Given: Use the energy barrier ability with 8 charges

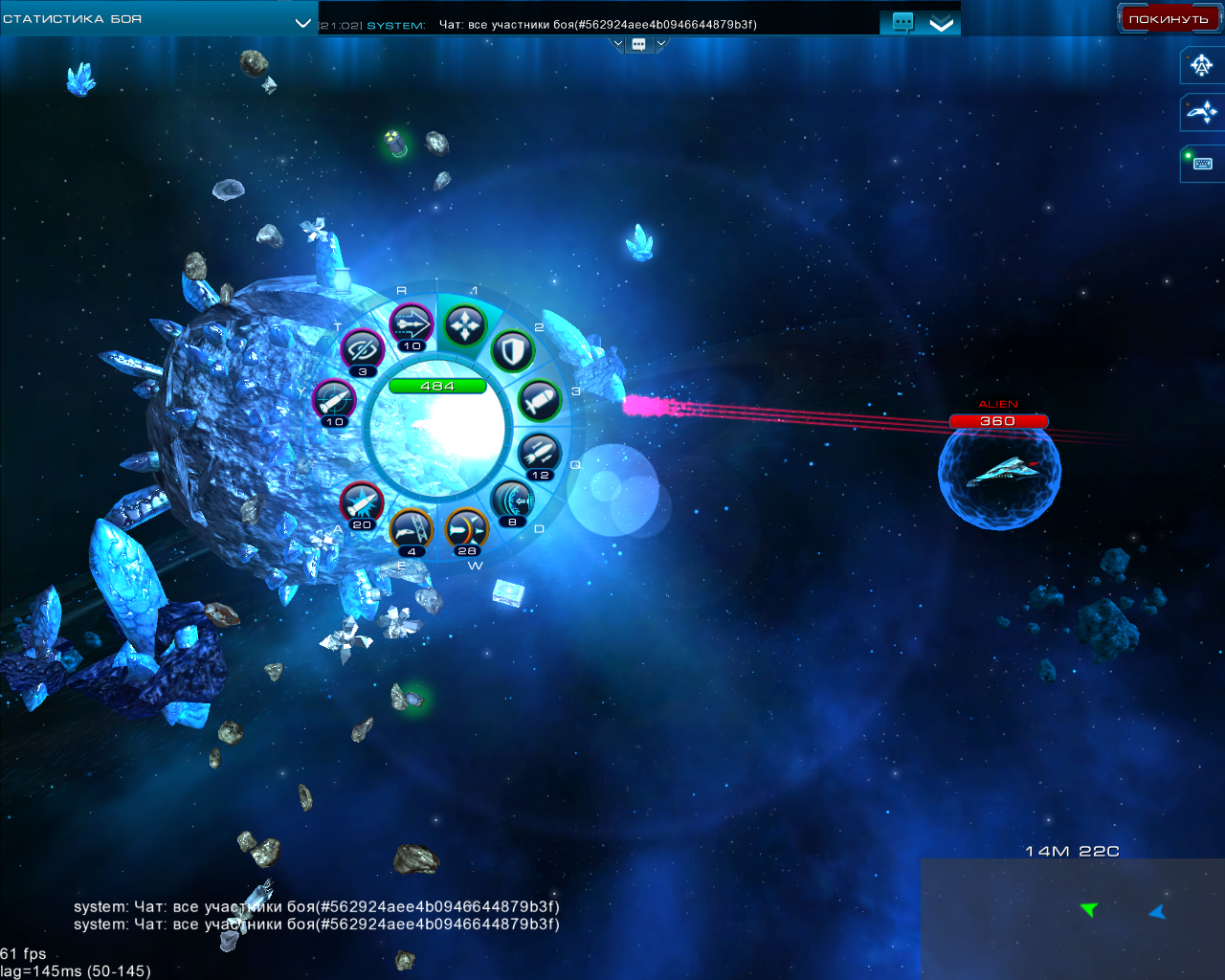Looking at the screenshot, I should (x=513, y=501).
